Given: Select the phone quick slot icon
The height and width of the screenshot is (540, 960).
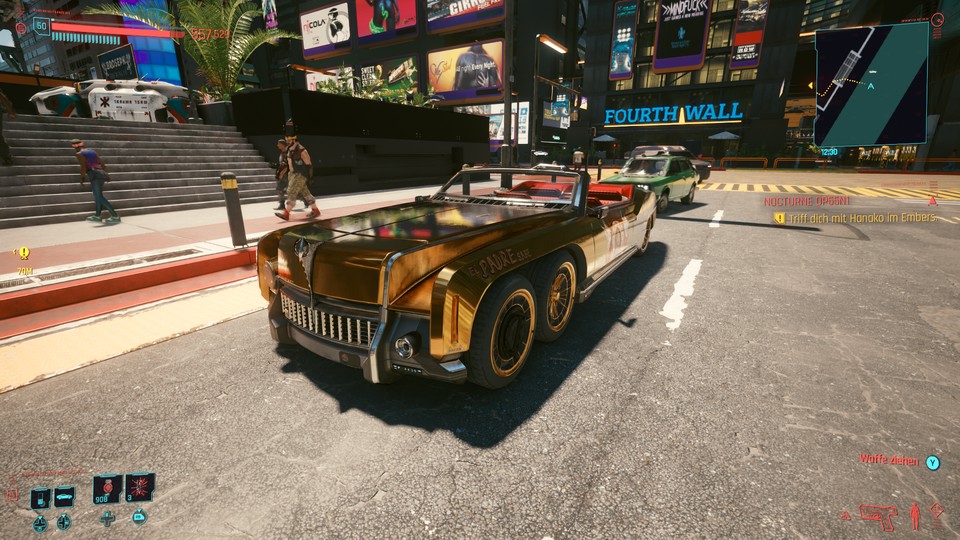Looking at the screenshot, I should (40, 497).
